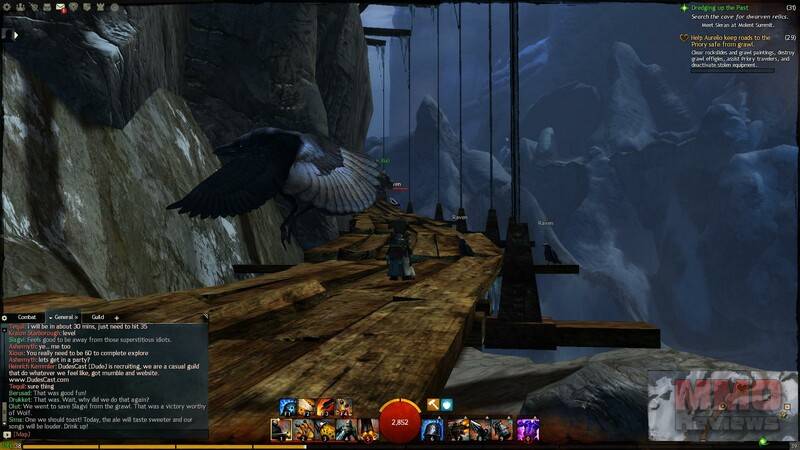Screen dimensions: 800x450
Task: Activate weapon skill slot 5
Action: [x=368, y=429]
